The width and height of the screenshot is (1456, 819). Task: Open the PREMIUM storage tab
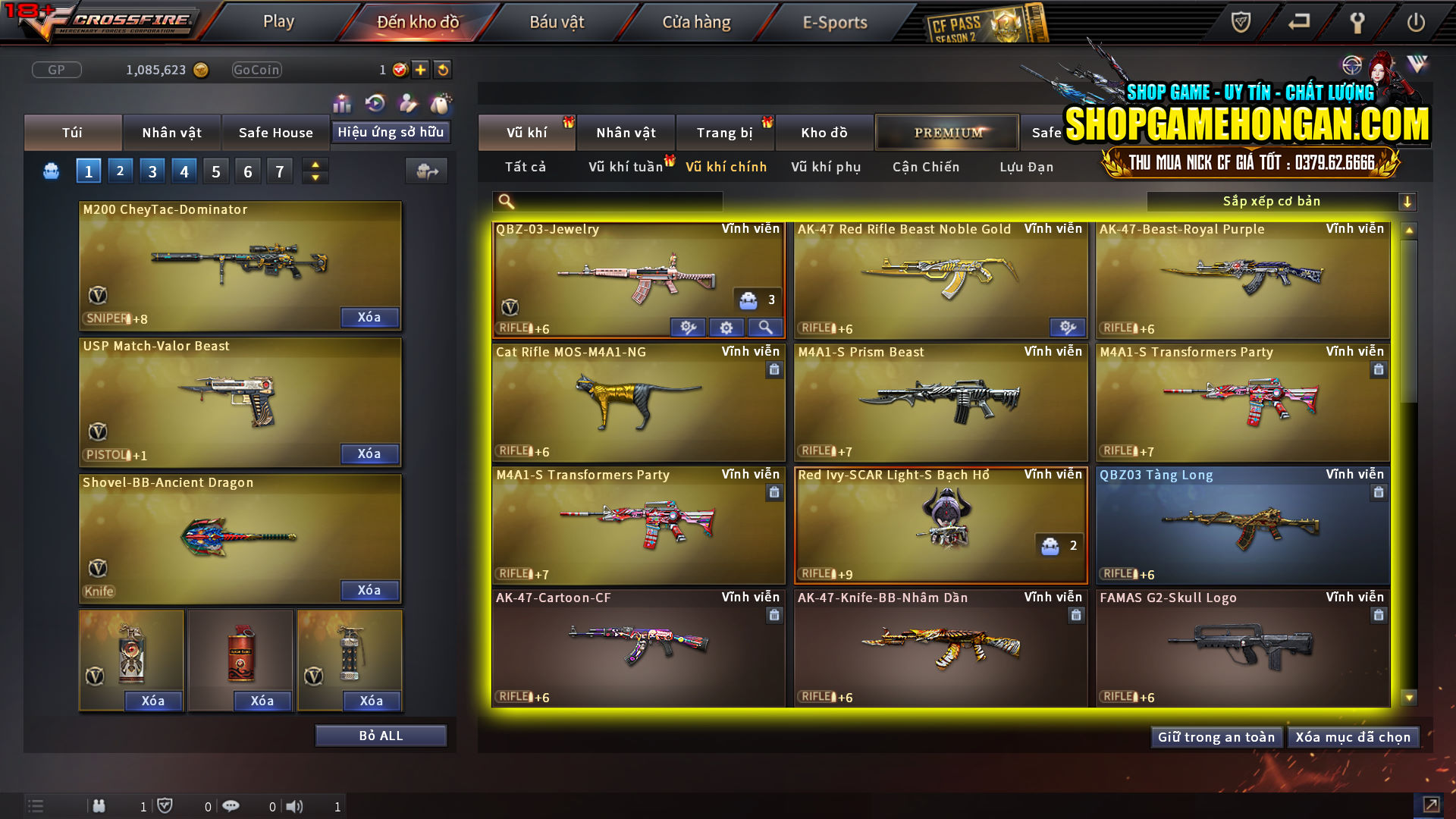click(947, 132)
